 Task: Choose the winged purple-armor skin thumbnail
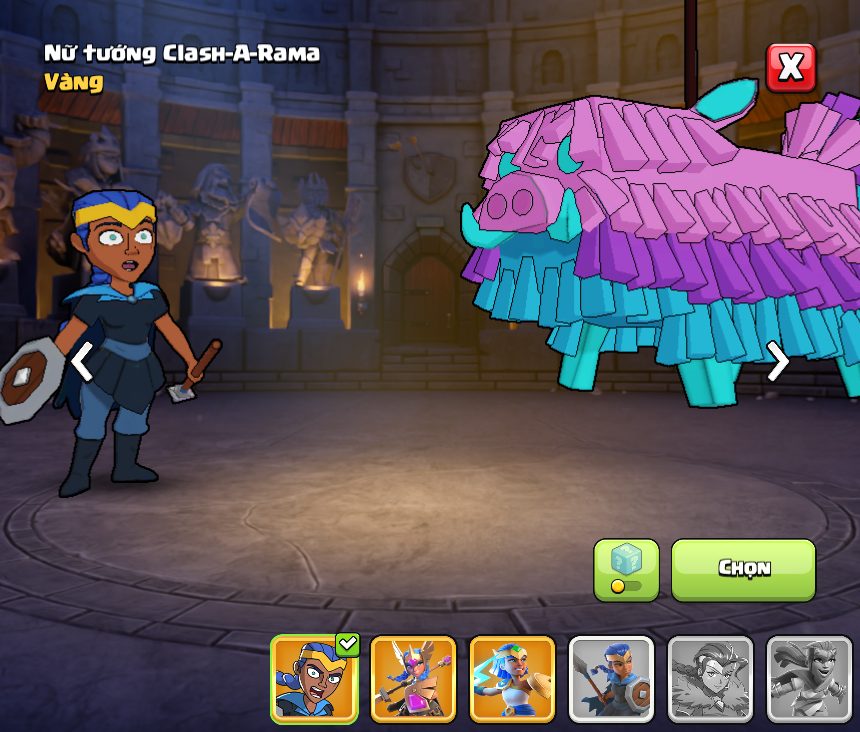[413, 678]
